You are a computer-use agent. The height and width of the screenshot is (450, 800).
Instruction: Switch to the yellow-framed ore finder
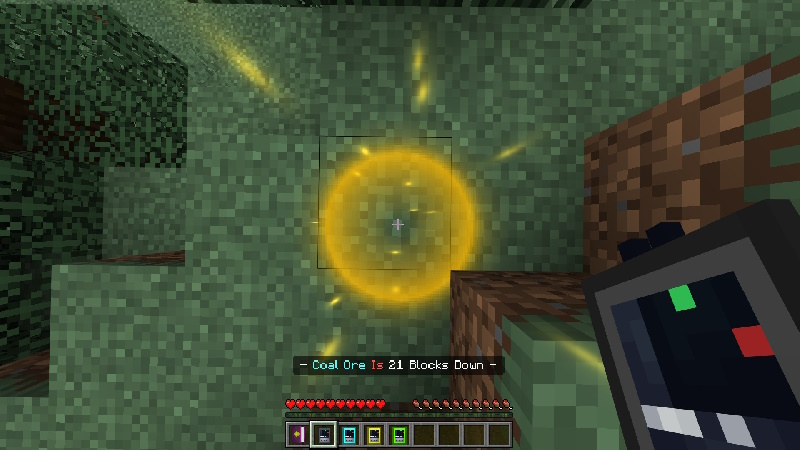373,434
